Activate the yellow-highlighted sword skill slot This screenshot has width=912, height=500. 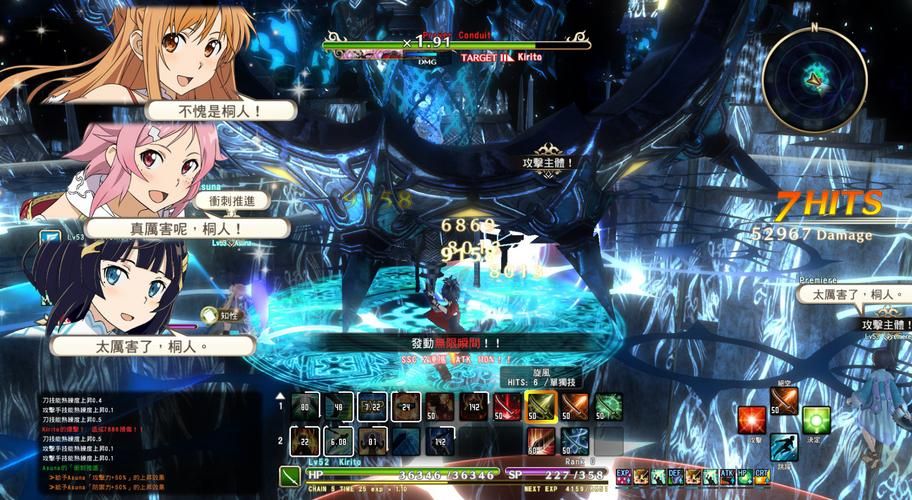(x=540, y=406)
